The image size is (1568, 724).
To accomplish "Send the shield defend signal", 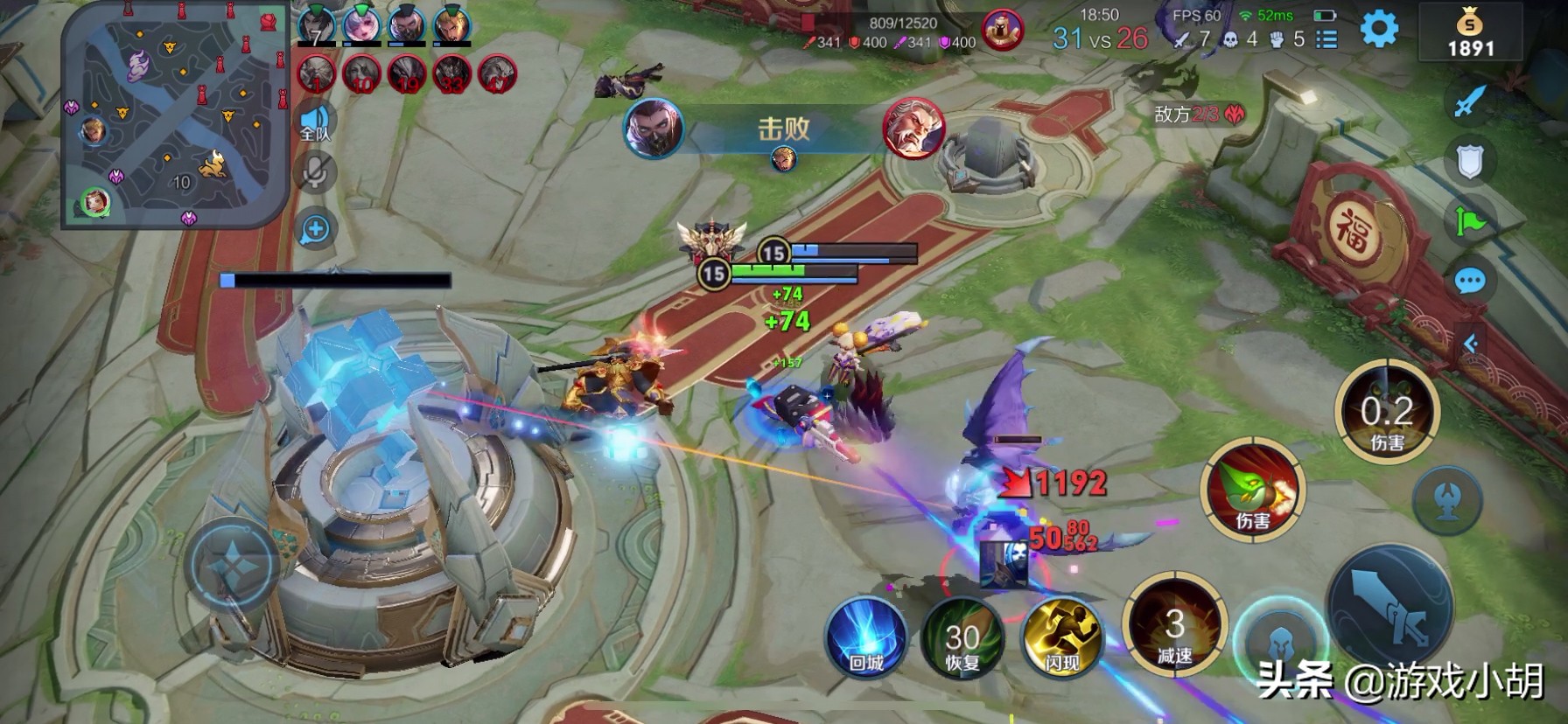I will click(x=1470, y=161).
